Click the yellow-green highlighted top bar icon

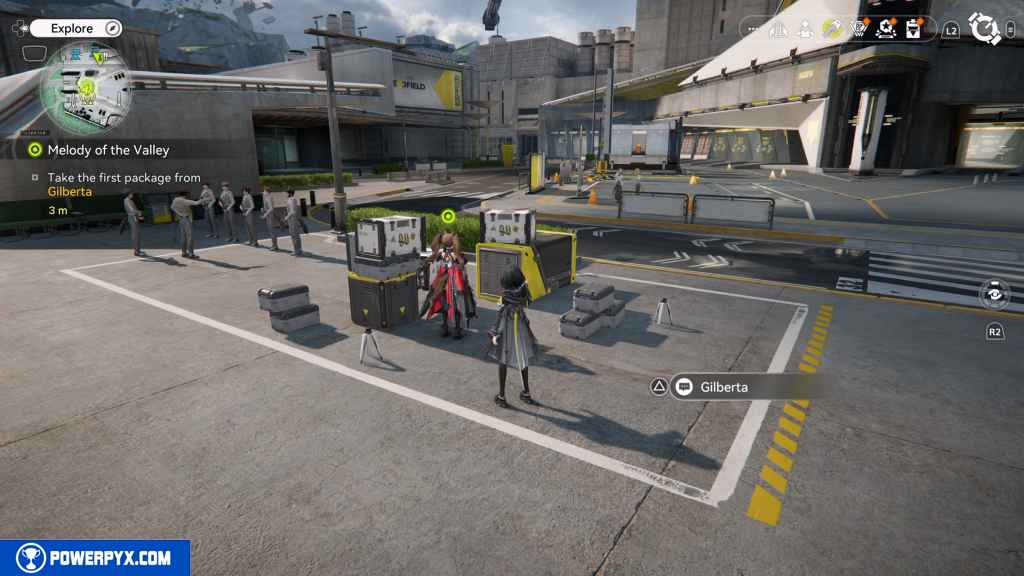[832, 29]
